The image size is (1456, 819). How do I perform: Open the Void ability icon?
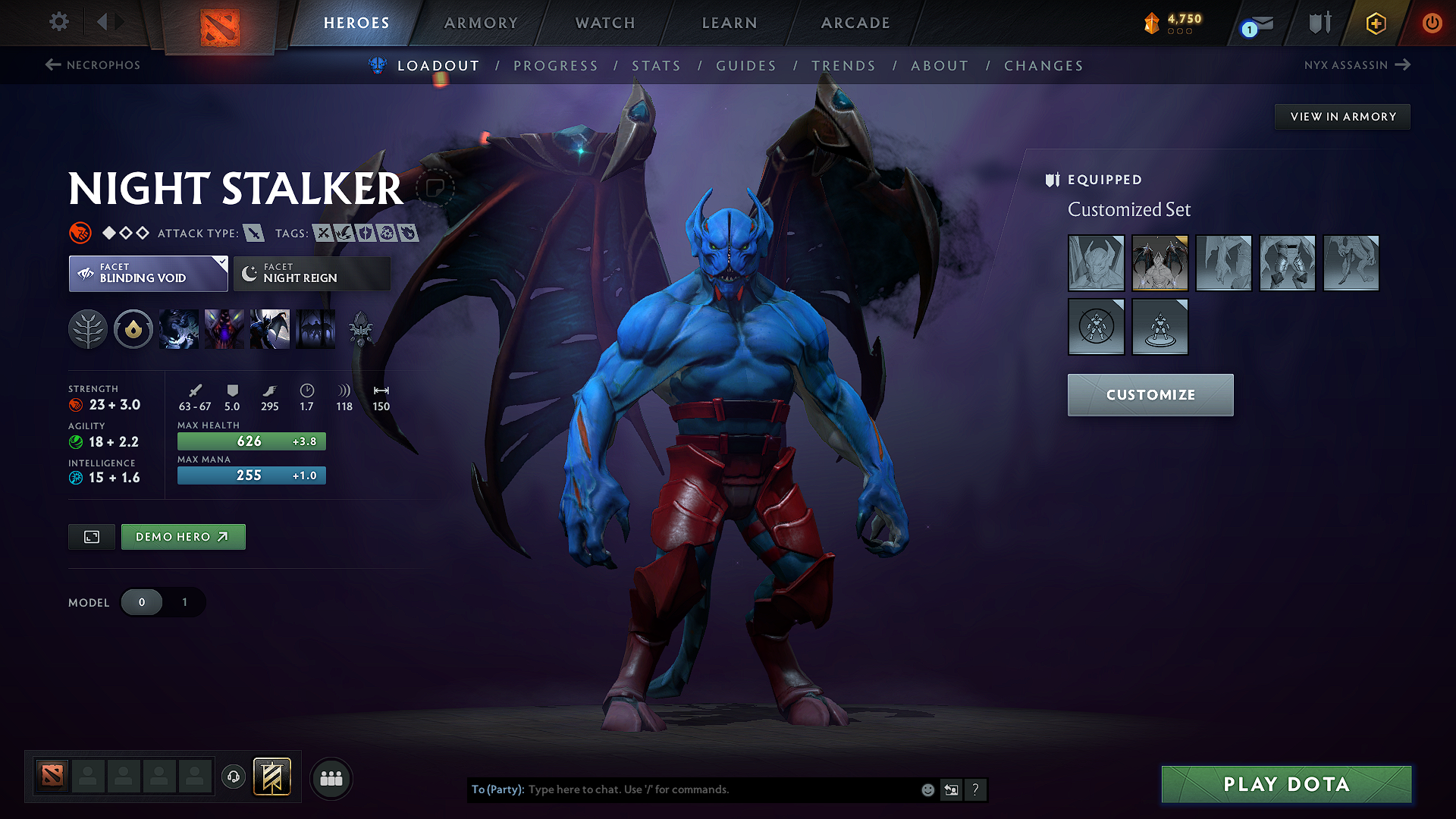179,329
